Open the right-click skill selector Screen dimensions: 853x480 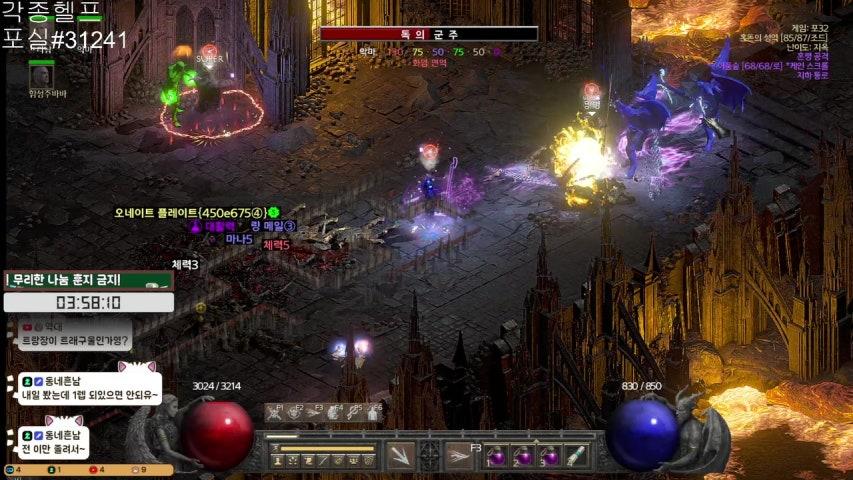(459, 455)
